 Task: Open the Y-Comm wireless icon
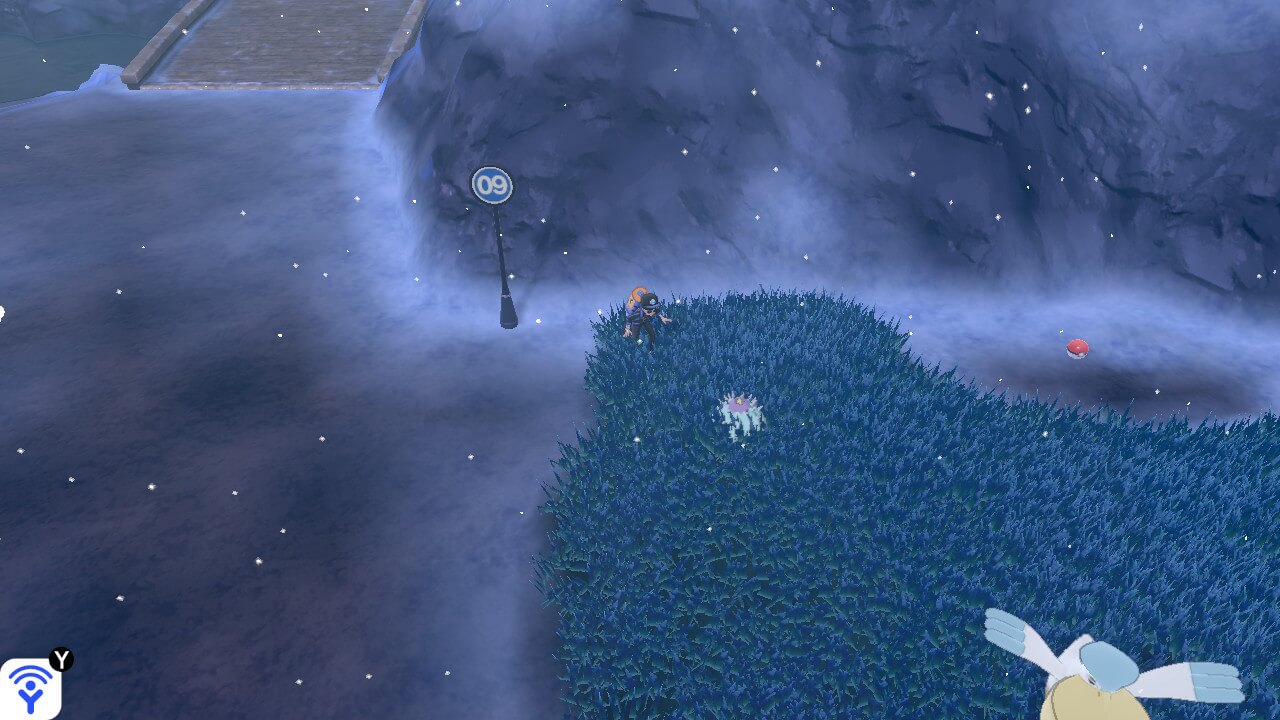click(30, 688)
